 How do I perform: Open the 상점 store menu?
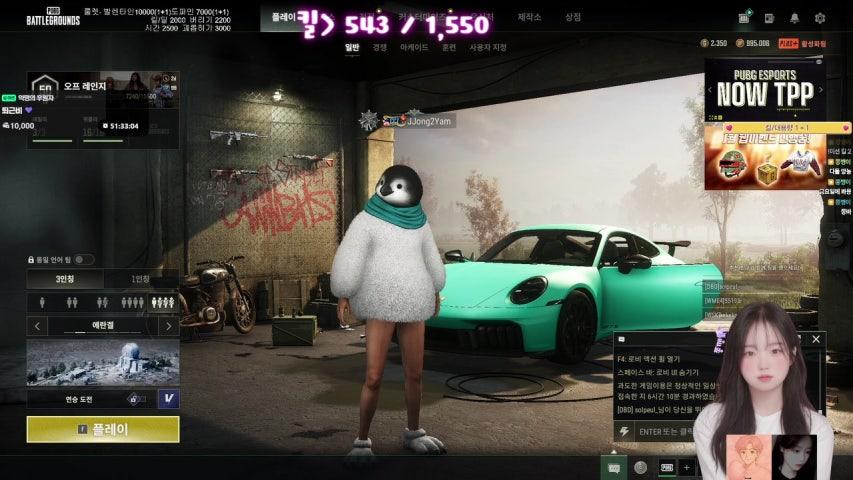pyautogui.click(x=572, y=17)
